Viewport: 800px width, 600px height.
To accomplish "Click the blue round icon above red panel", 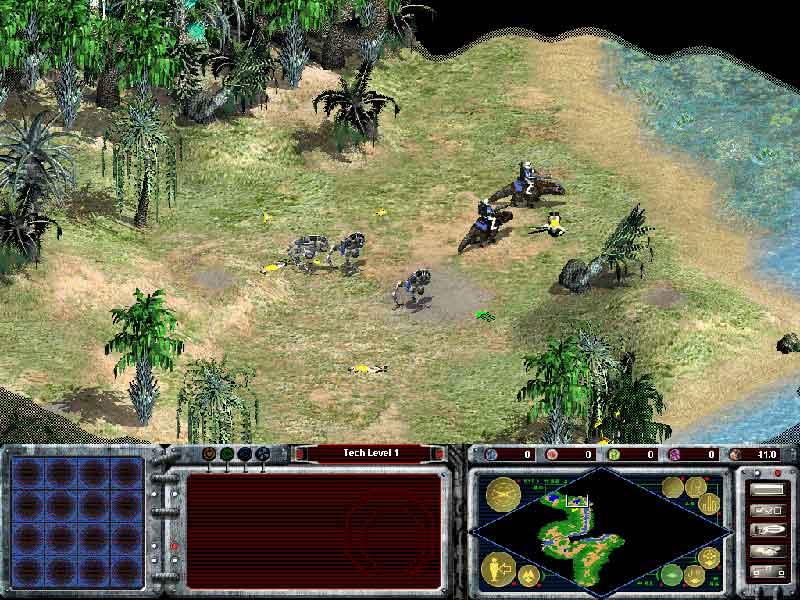I will (245, 453).
